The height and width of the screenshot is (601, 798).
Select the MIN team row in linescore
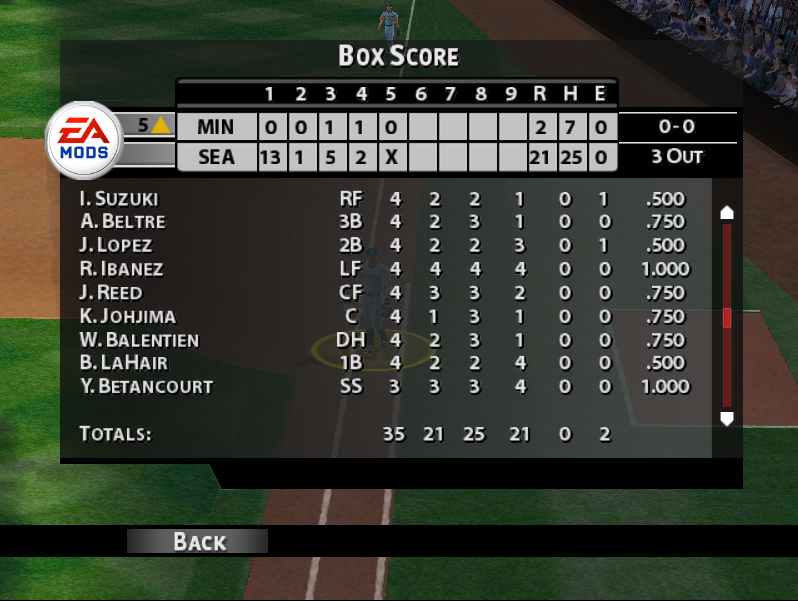click(215, 127)
